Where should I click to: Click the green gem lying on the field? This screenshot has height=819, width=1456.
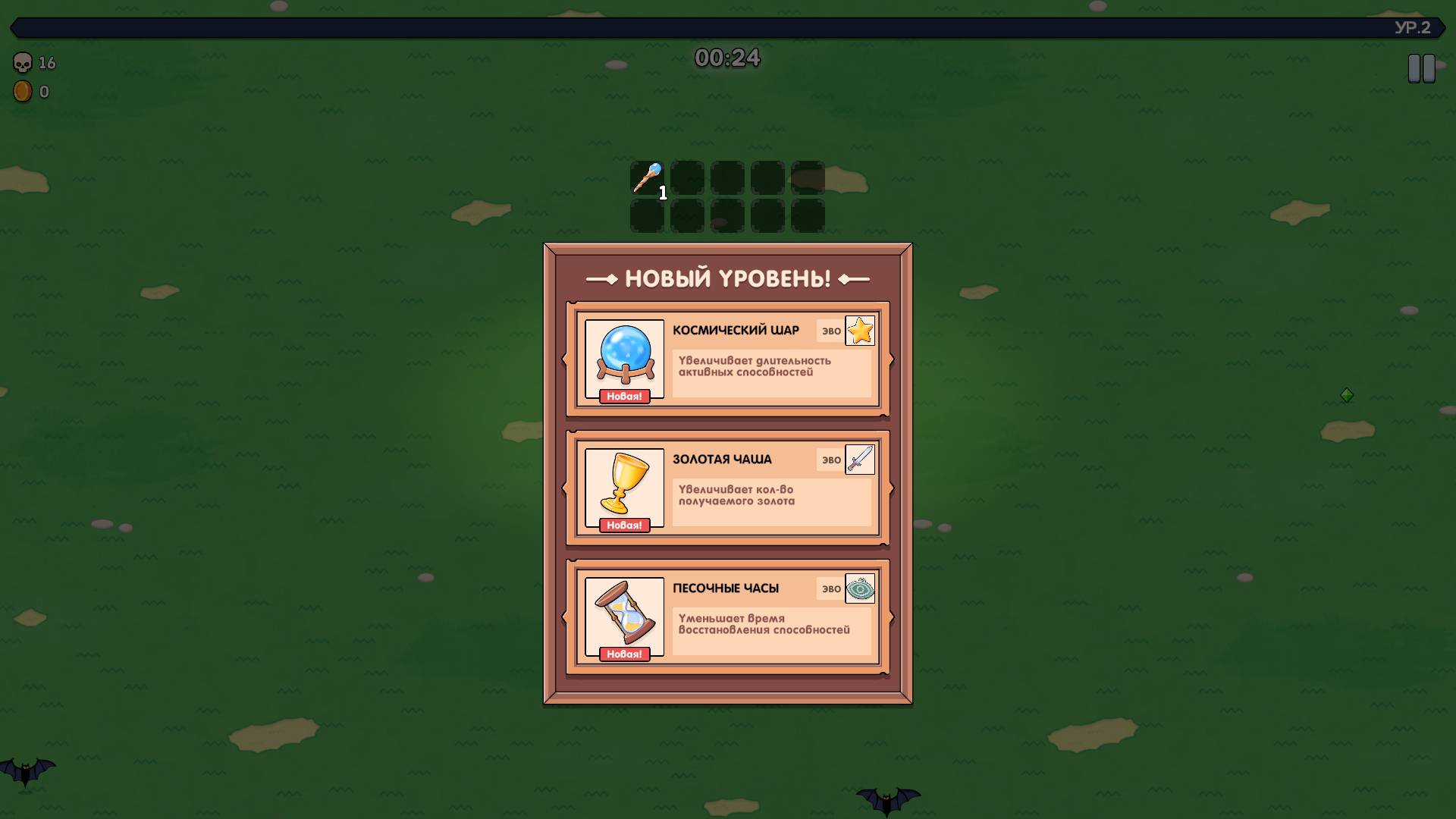[1347, 394]
